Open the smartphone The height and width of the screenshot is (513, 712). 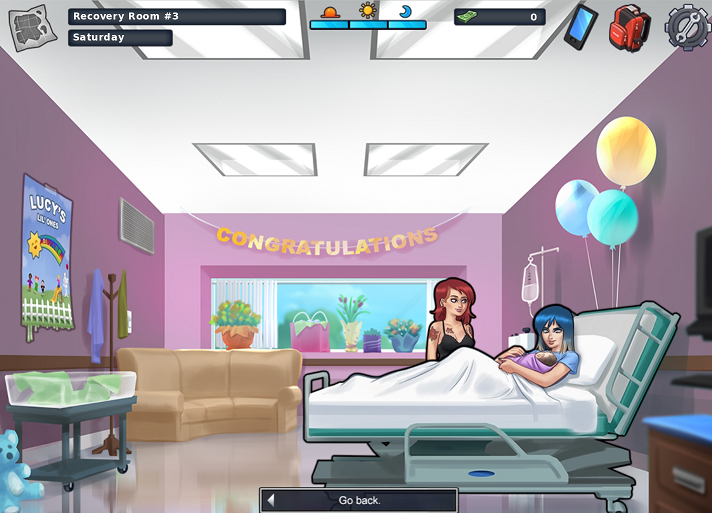click(x=580, y=26)
